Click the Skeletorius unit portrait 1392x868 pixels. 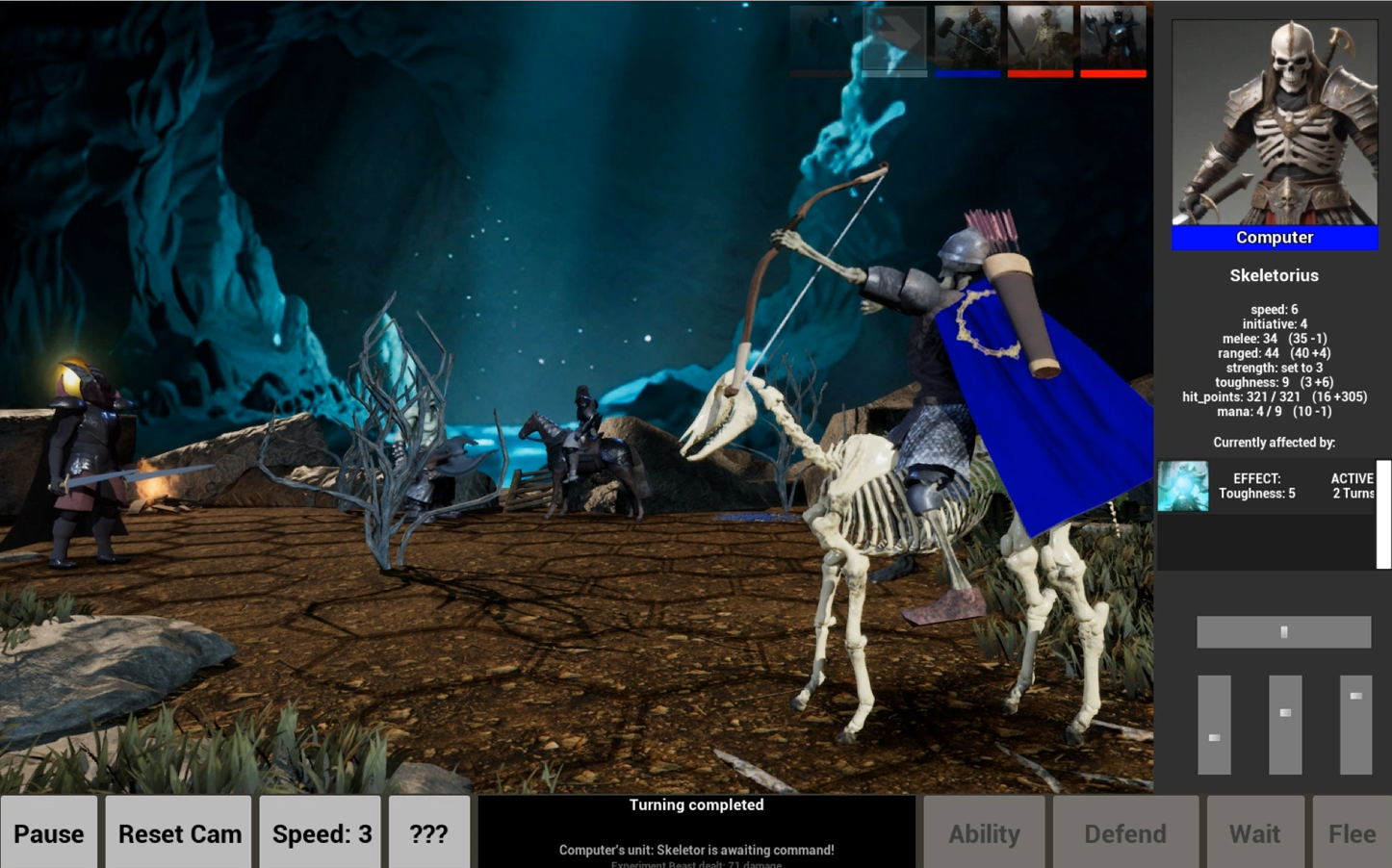[x=1274, y=123]
